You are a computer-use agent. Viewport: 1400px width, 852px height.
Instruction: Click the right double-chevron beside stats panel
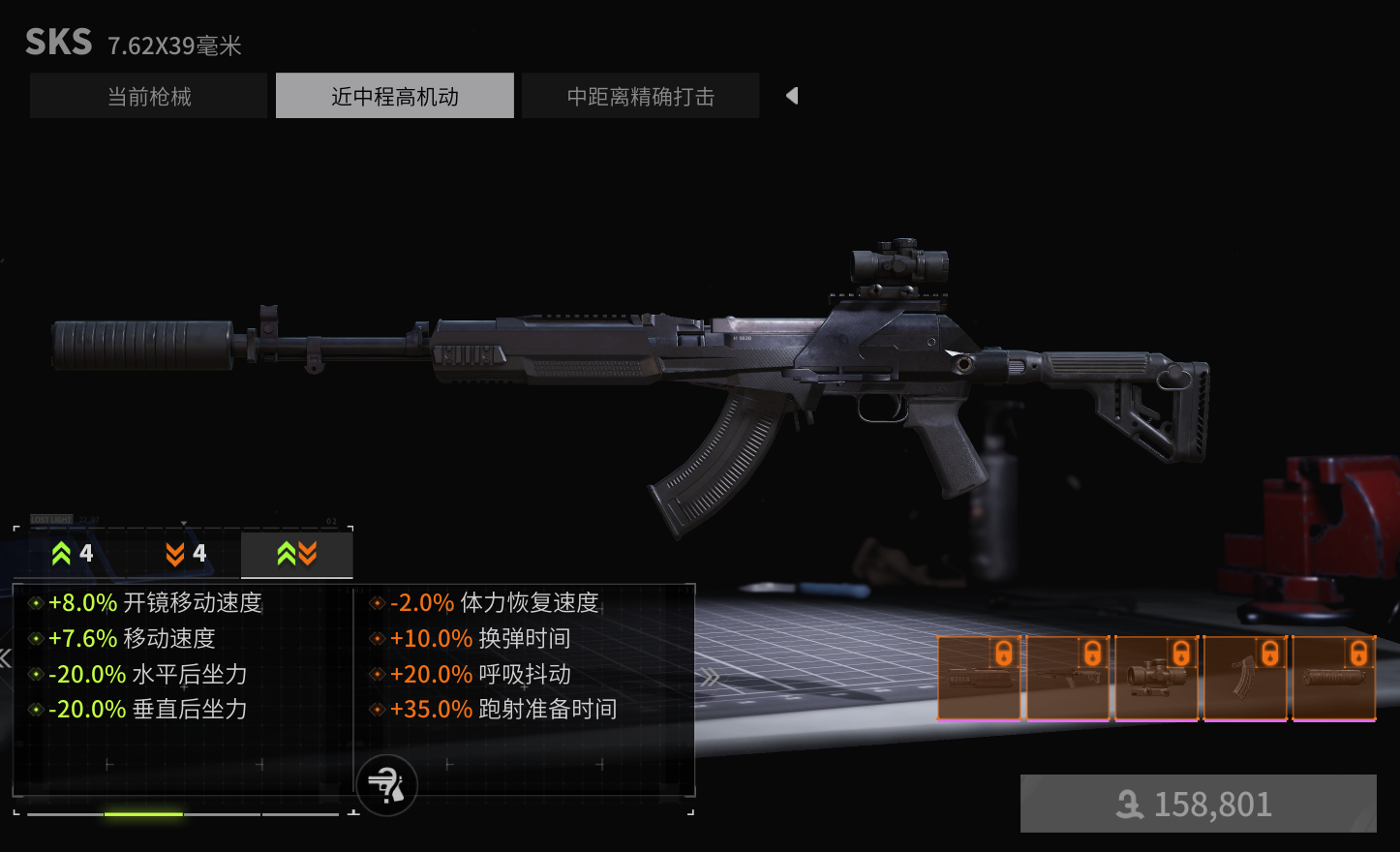(711, 677)
